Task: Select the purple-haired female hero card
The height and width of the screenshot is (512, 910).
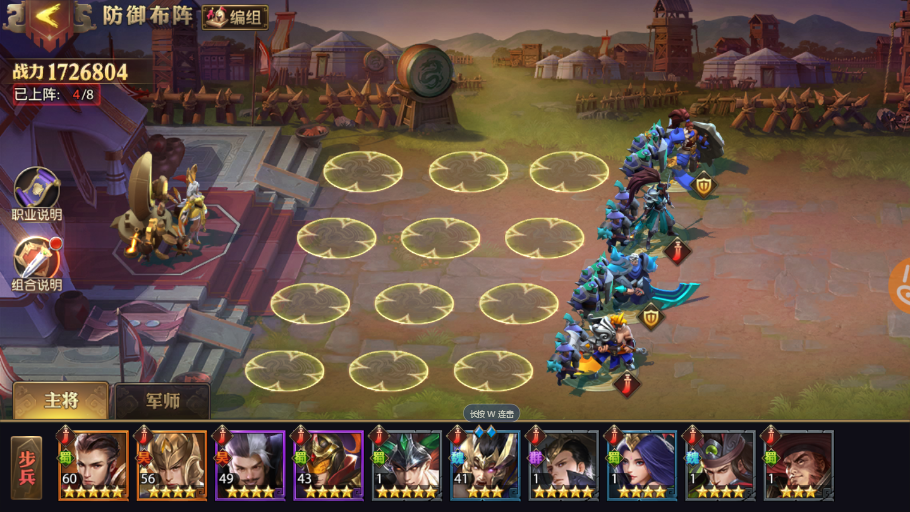Action: pos(641,465)
